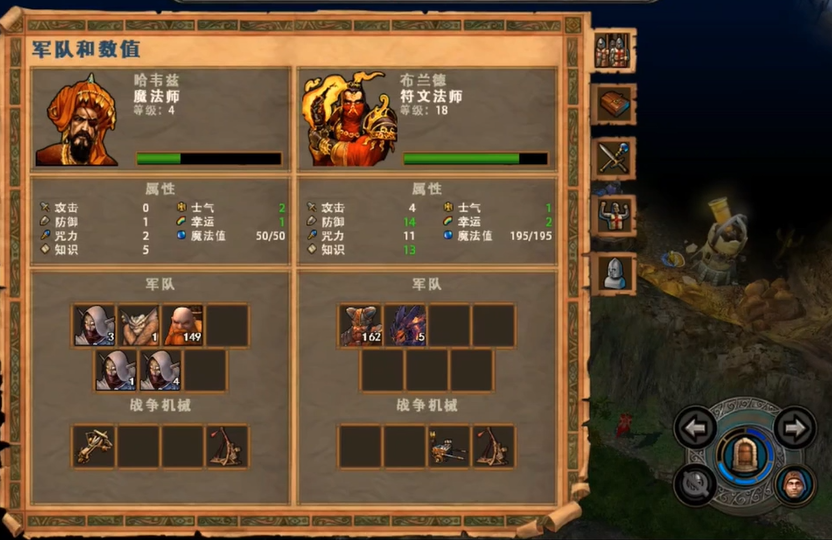This screenshot has height=540, width=832.
Task: Open the hooded hero face button
Action: pos(794,485)
